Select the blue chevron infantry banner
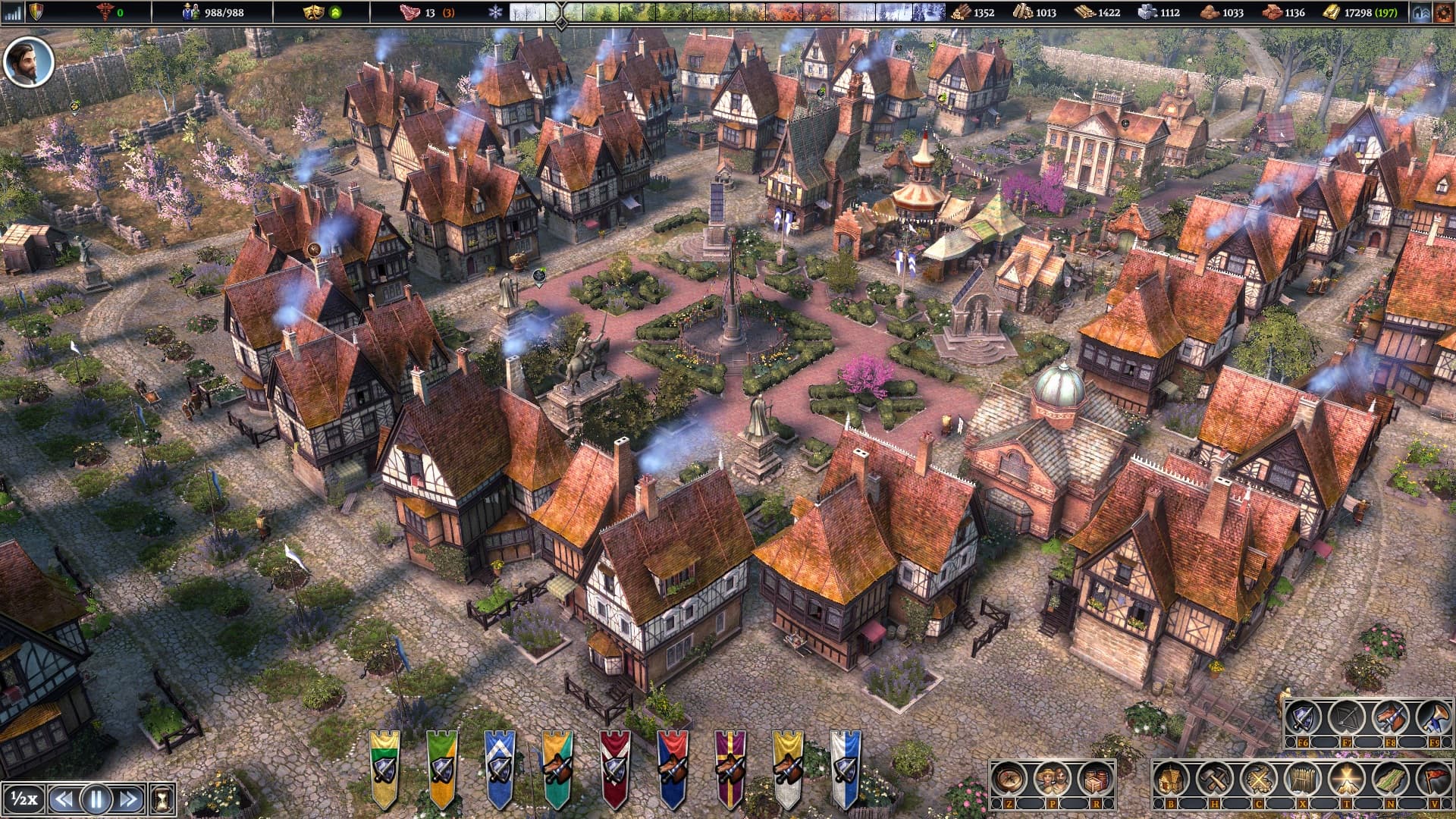The image size is (1456, 819). click(x=500, y=767)
